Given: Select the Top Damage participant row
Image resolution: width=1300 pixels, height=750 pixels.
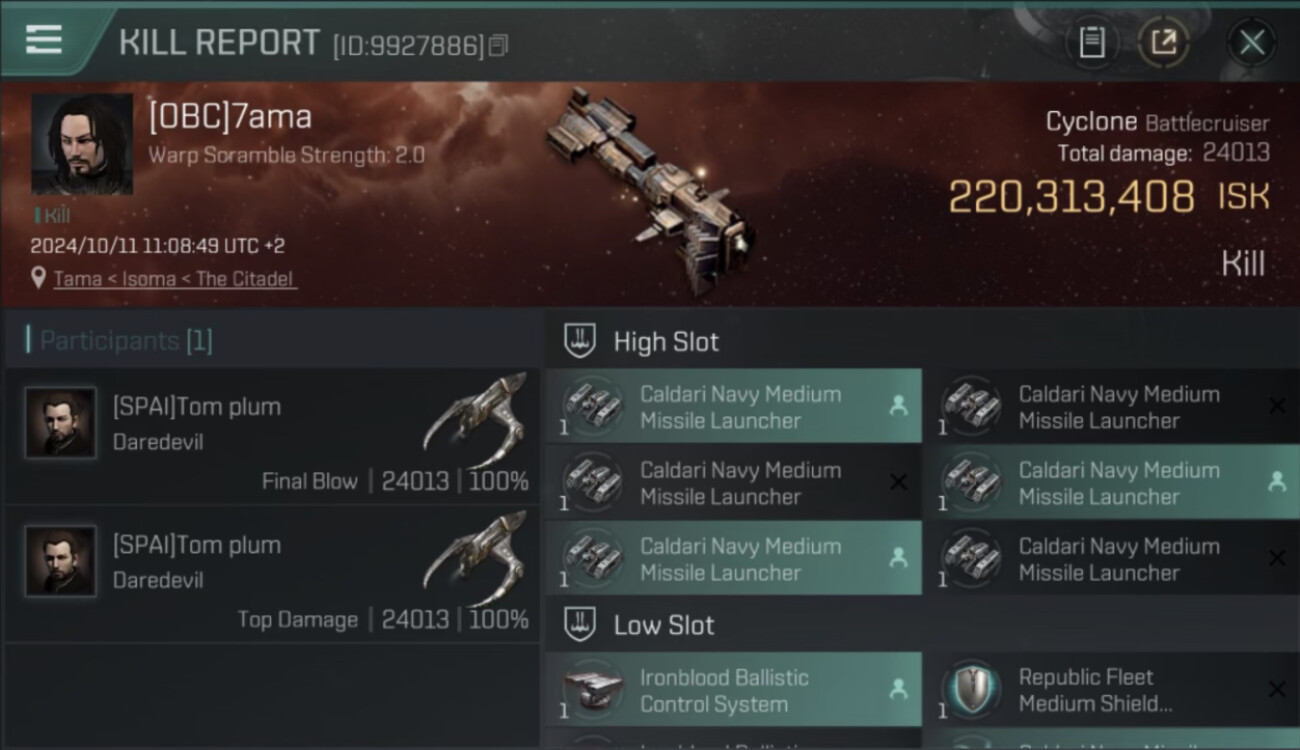Looking at the screenshot, I should (x=272, y=574).
